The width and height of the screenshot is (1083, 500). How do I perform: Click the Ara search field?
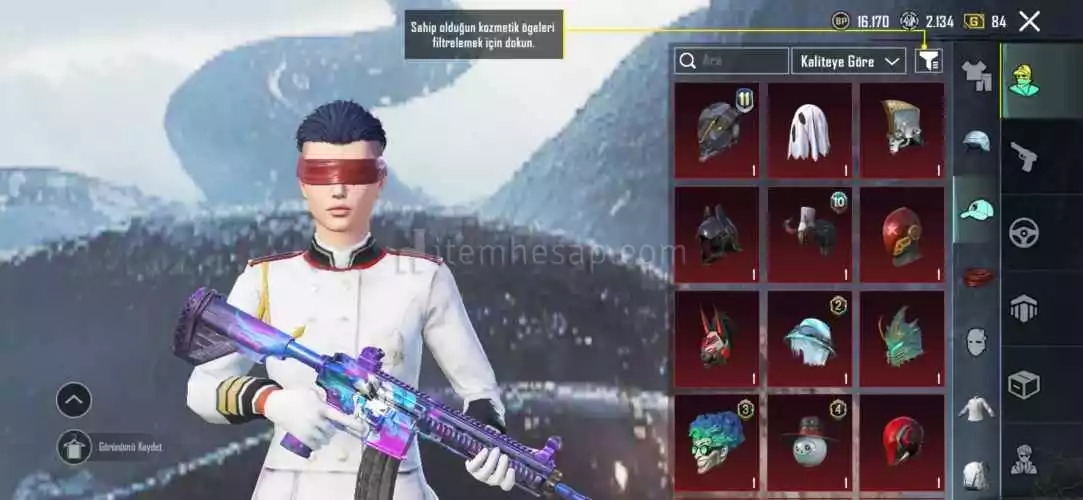coord(732,62)
